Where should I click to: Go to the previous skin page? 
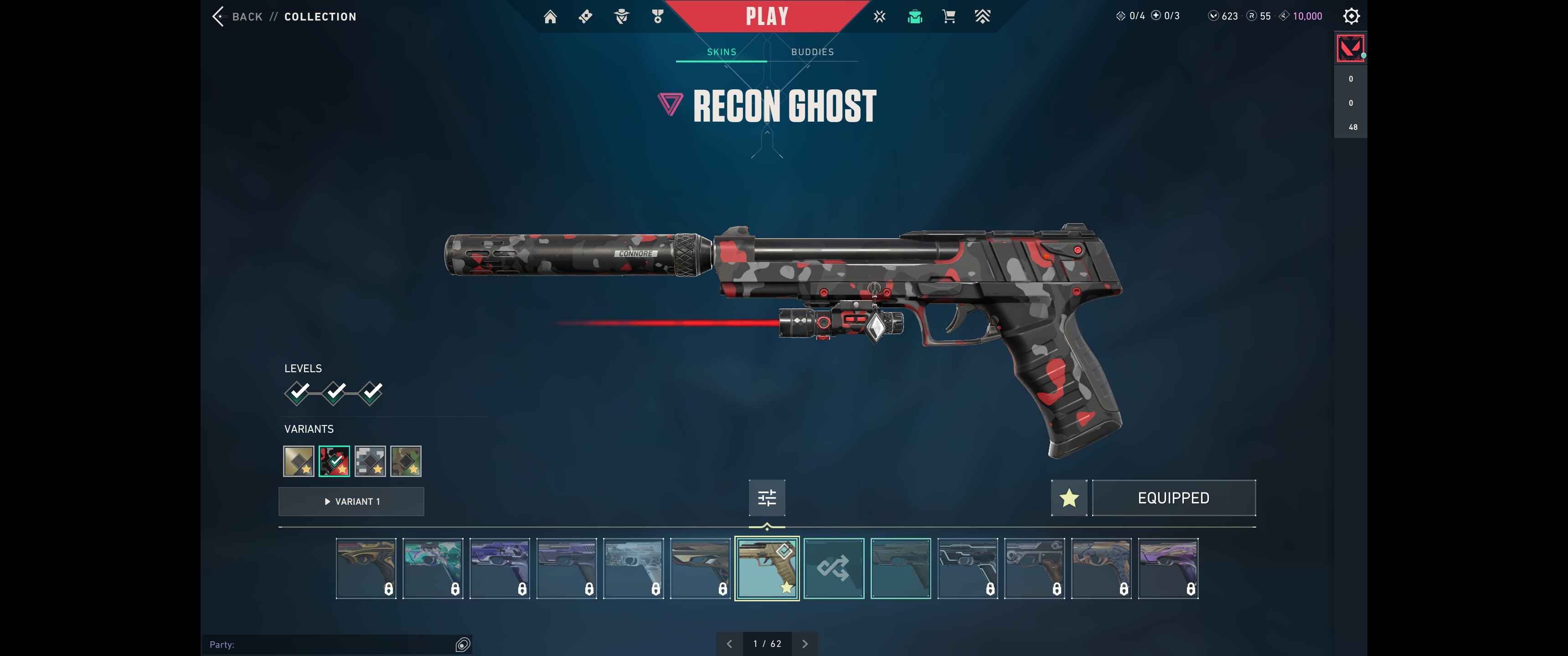[729, 644]
